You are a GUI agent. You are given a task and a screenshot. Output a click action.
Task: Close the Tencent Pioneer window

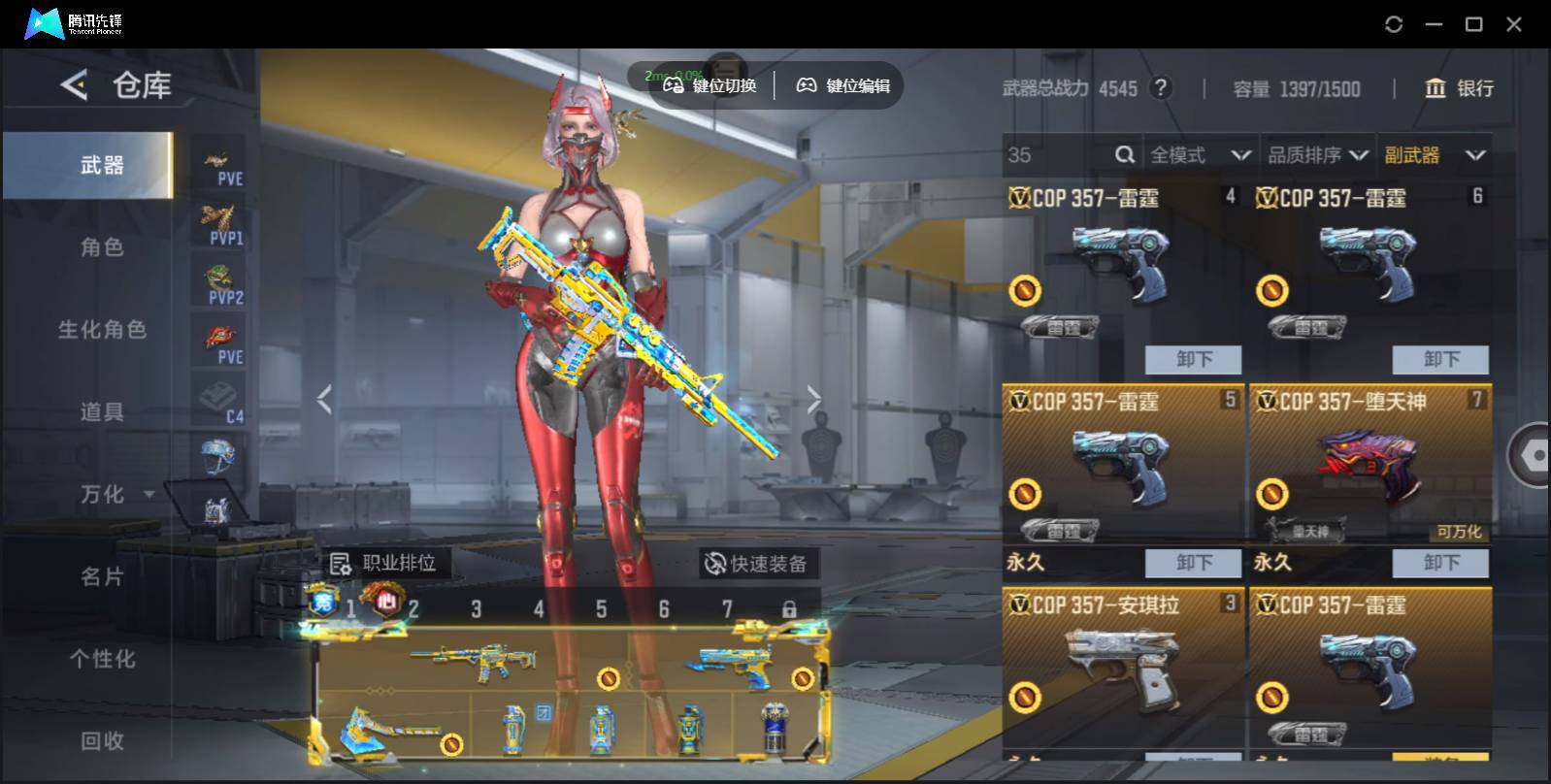pos(1513,24)
